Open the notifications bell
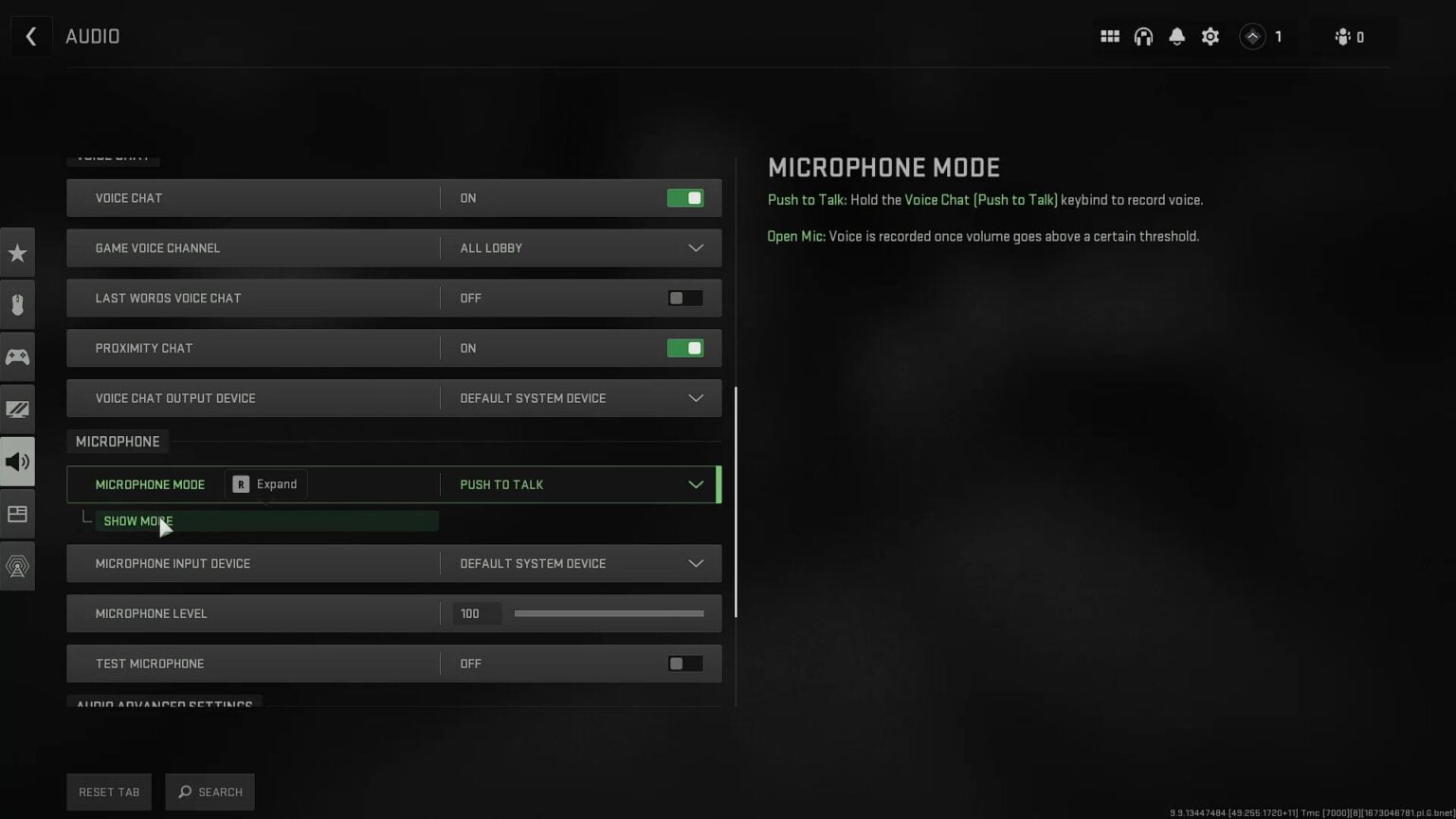 pos(1176,36)
